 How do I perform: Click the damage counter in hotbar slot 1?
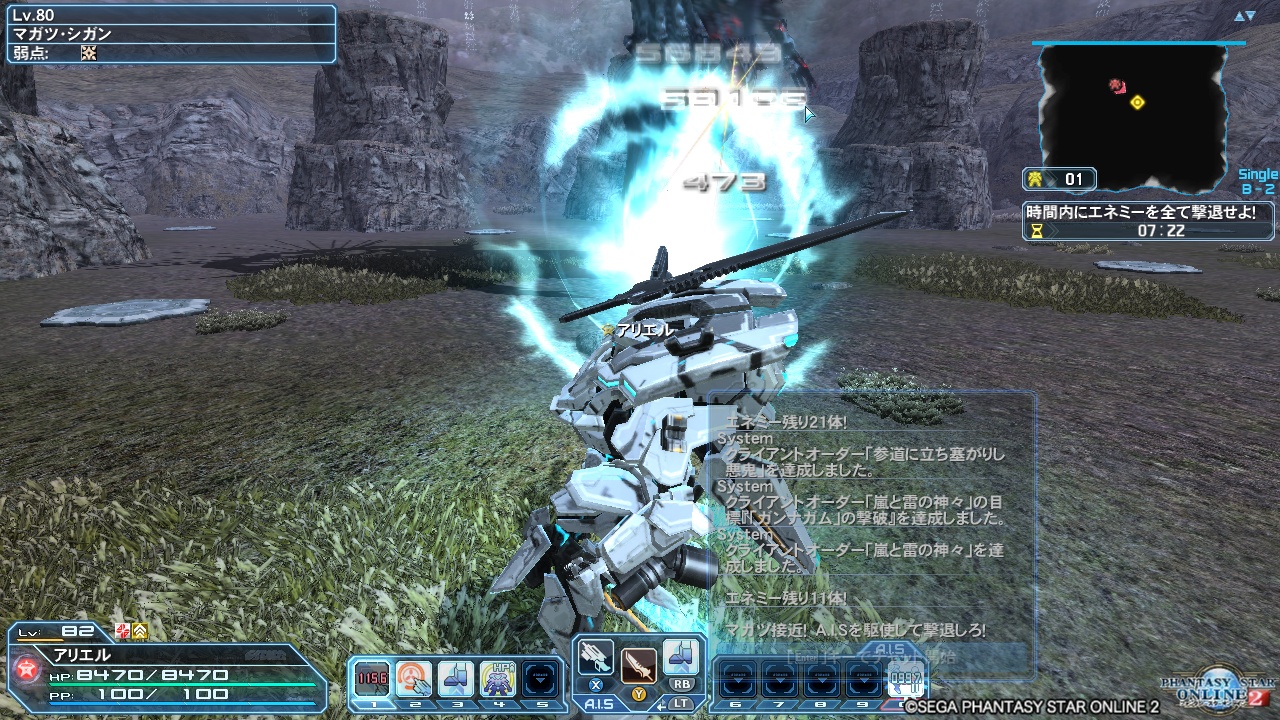click(371, 676)
